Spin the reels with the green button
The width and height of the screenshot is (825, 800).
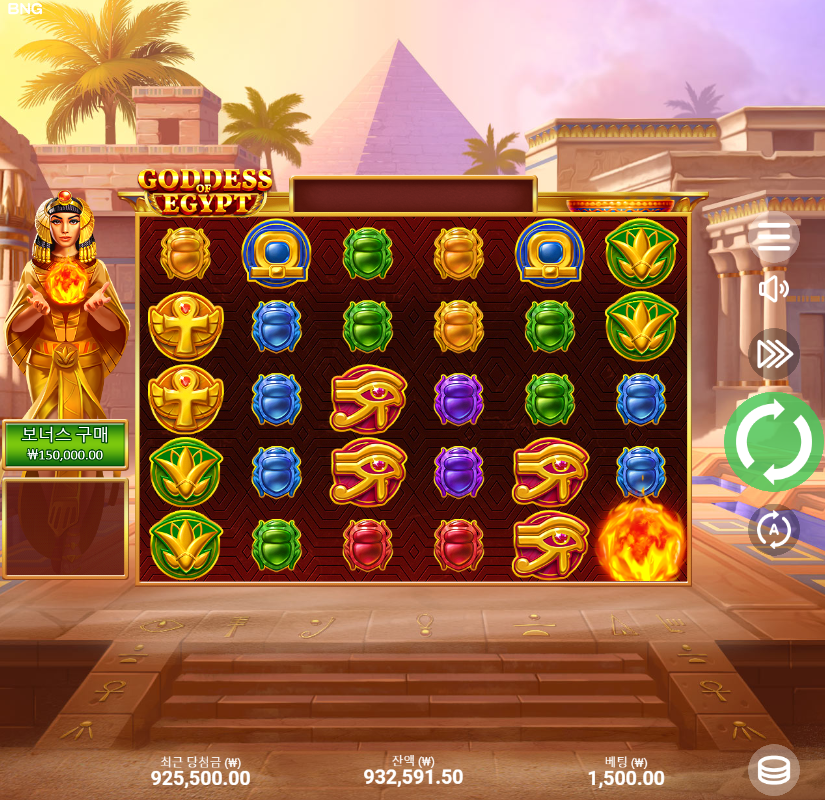click(x=773, y=442)
